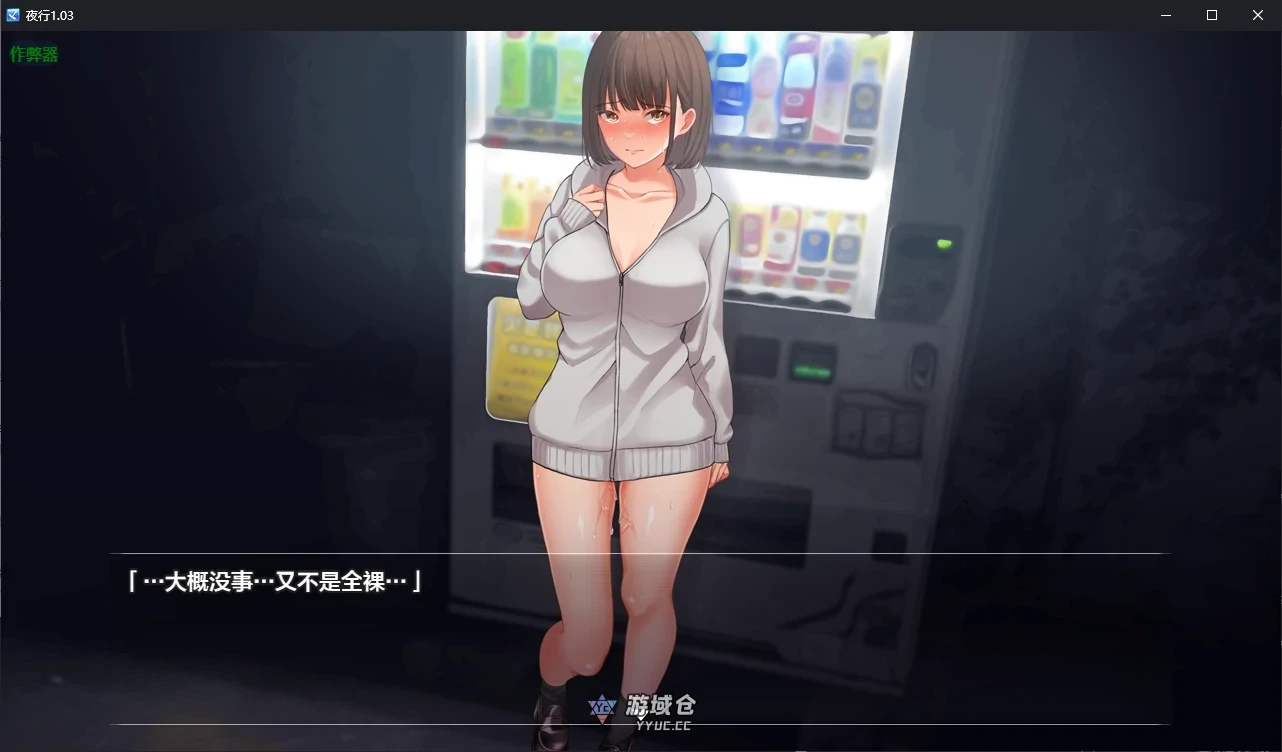The image size is (1282, 752).
Task: Open the 作弊器 cheat tool
Action: coord(34,53)
